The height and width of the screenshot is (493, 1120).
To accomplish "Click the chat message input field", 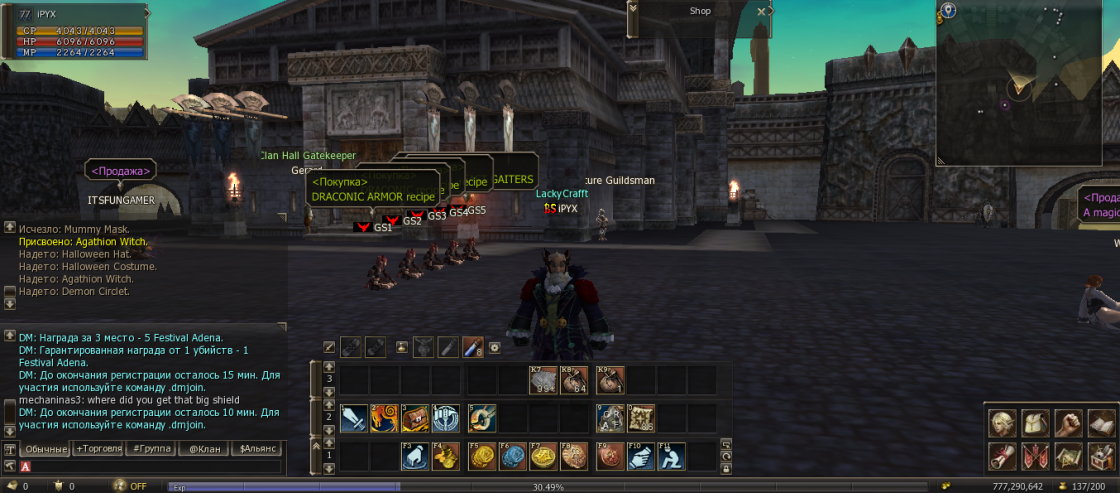I will click(150, 466).
